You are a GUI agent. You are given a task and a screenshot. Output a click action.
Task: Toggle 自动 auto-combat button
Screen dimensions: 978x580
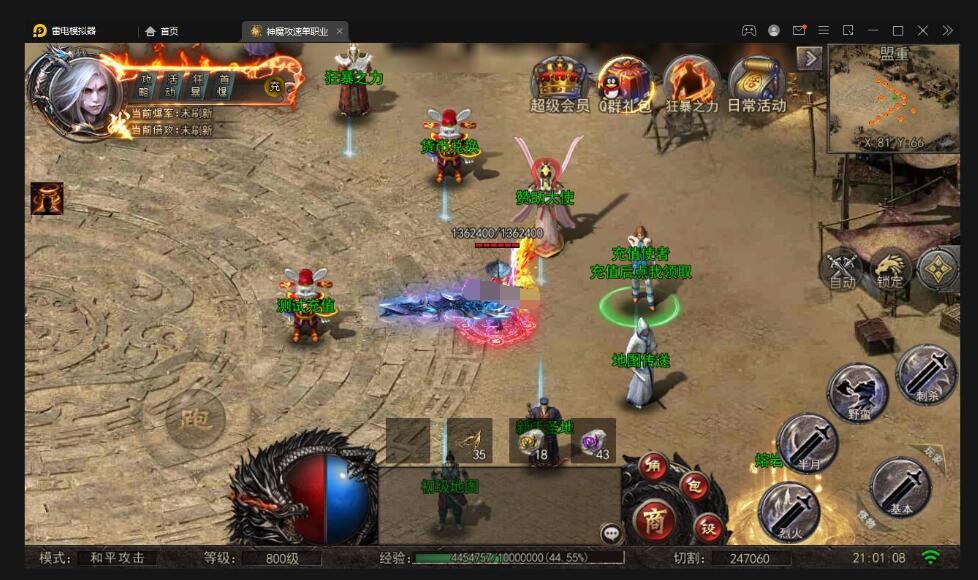pos(843,268)
